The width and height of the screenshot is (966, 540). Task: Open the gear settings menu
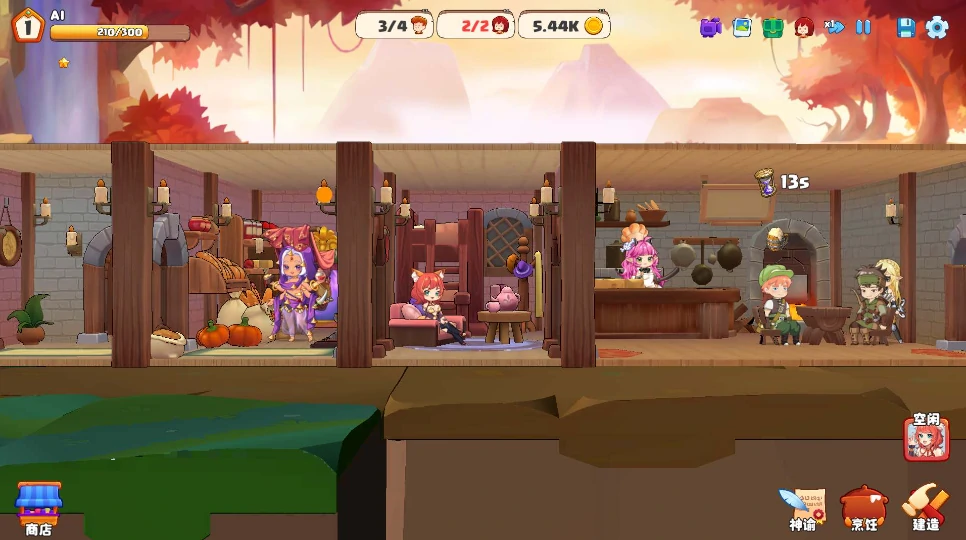point(937,27)
